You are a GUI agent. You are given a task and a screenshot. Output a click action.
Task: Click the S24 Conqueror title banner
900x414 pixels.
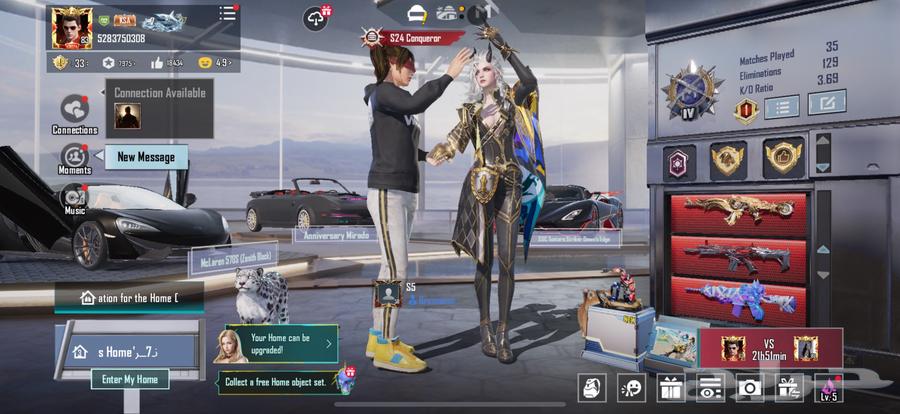(415, 38)
